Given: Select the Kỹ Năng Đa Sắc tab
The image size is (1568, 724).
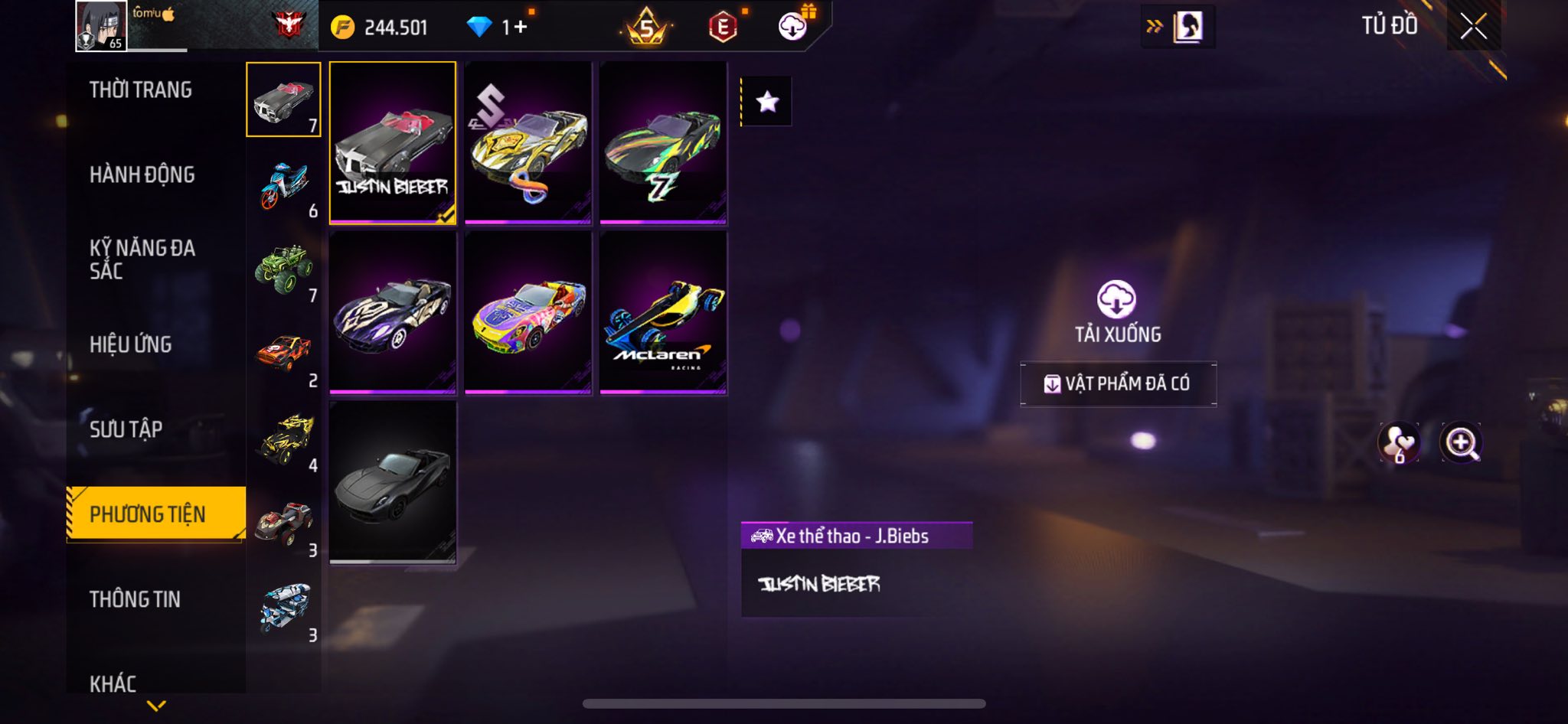Looking at the screenshot, I should (x=142, y=259).
